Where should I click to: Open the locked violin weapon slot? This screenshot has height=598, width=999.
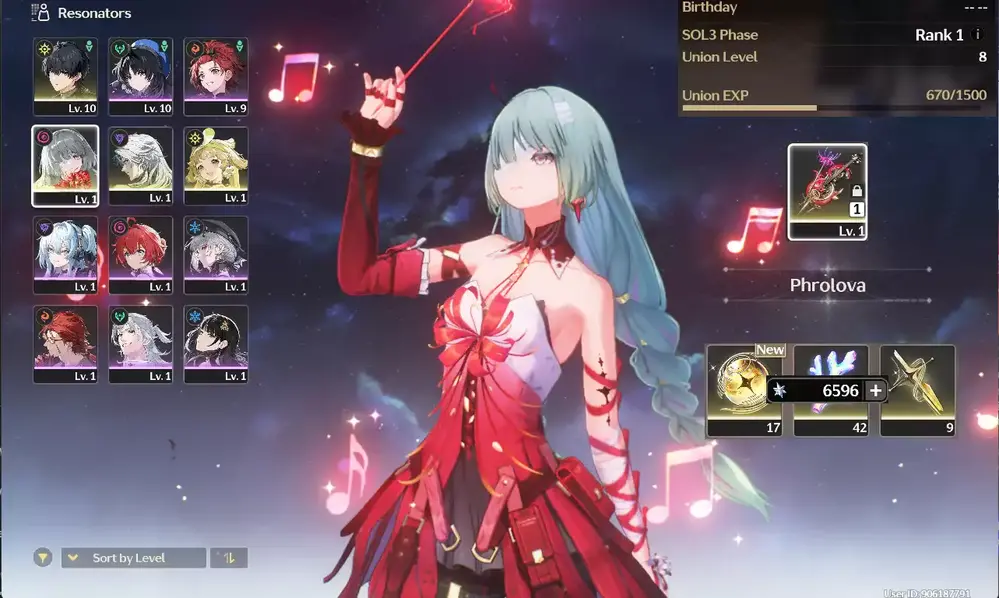[x=827, y=191]
